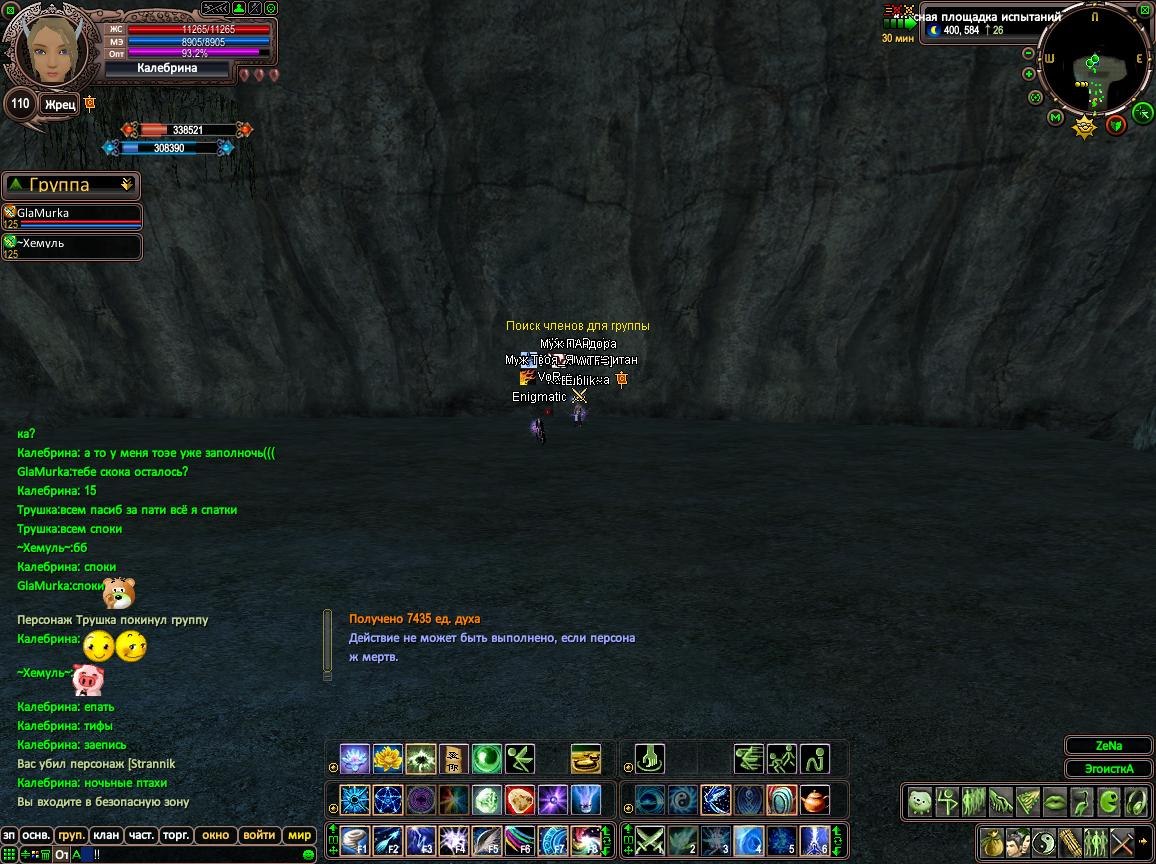
Task: Open the world map with the M button
Action: click(1055, 118)
